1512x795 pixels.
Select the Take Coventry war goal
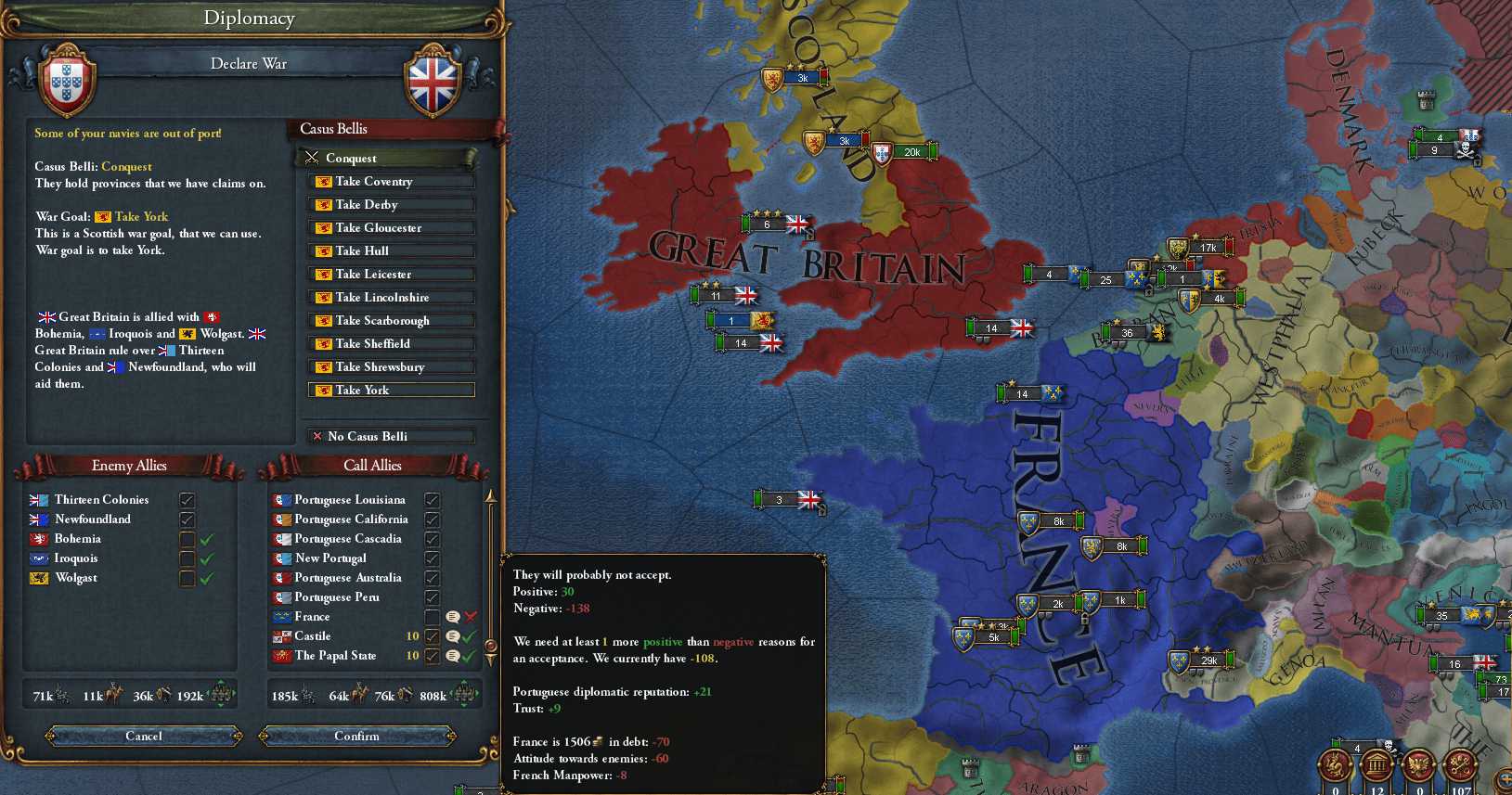point(391,182)
